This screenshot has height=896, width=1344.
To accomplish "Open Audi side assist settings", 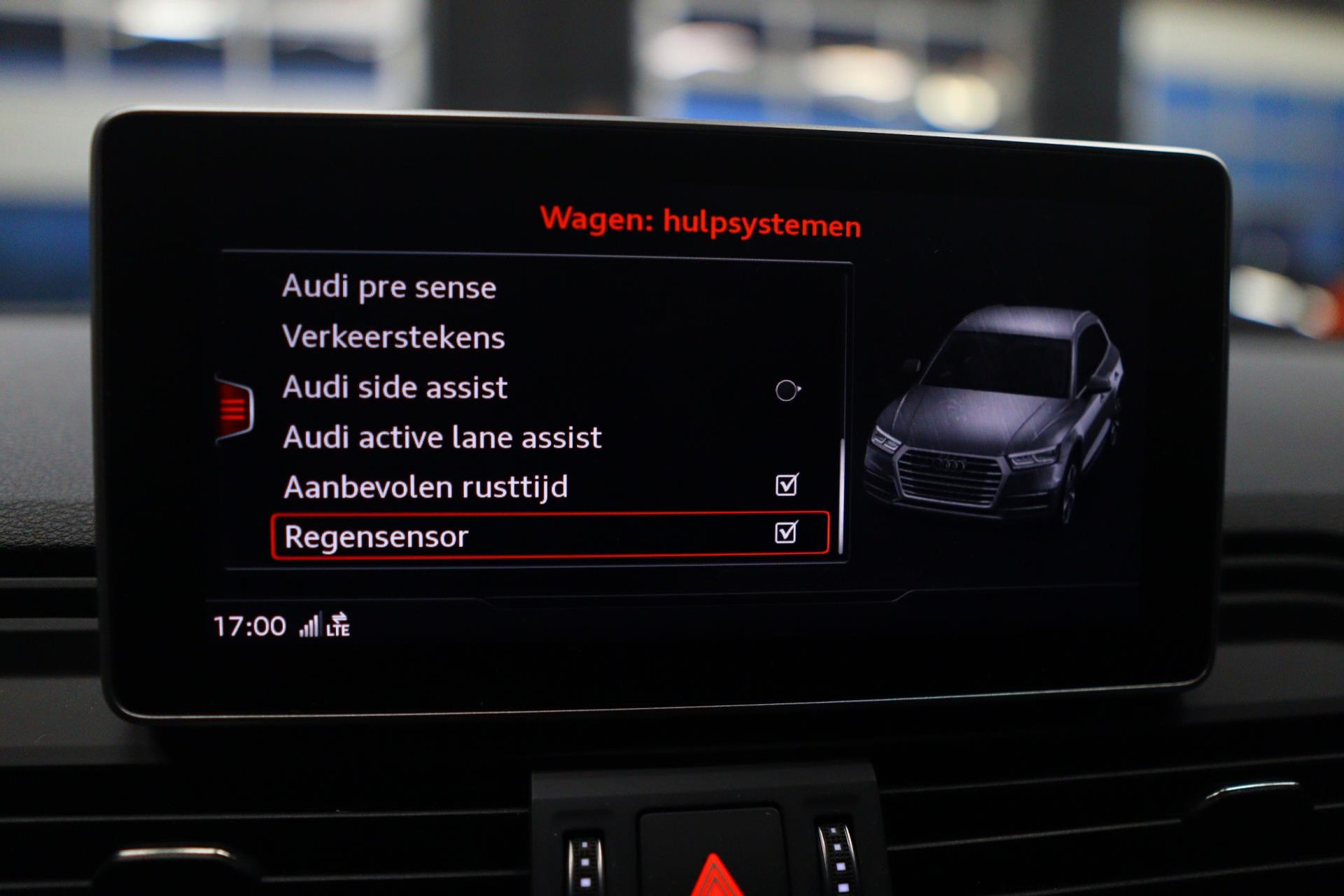I will [x=395, y=388].
